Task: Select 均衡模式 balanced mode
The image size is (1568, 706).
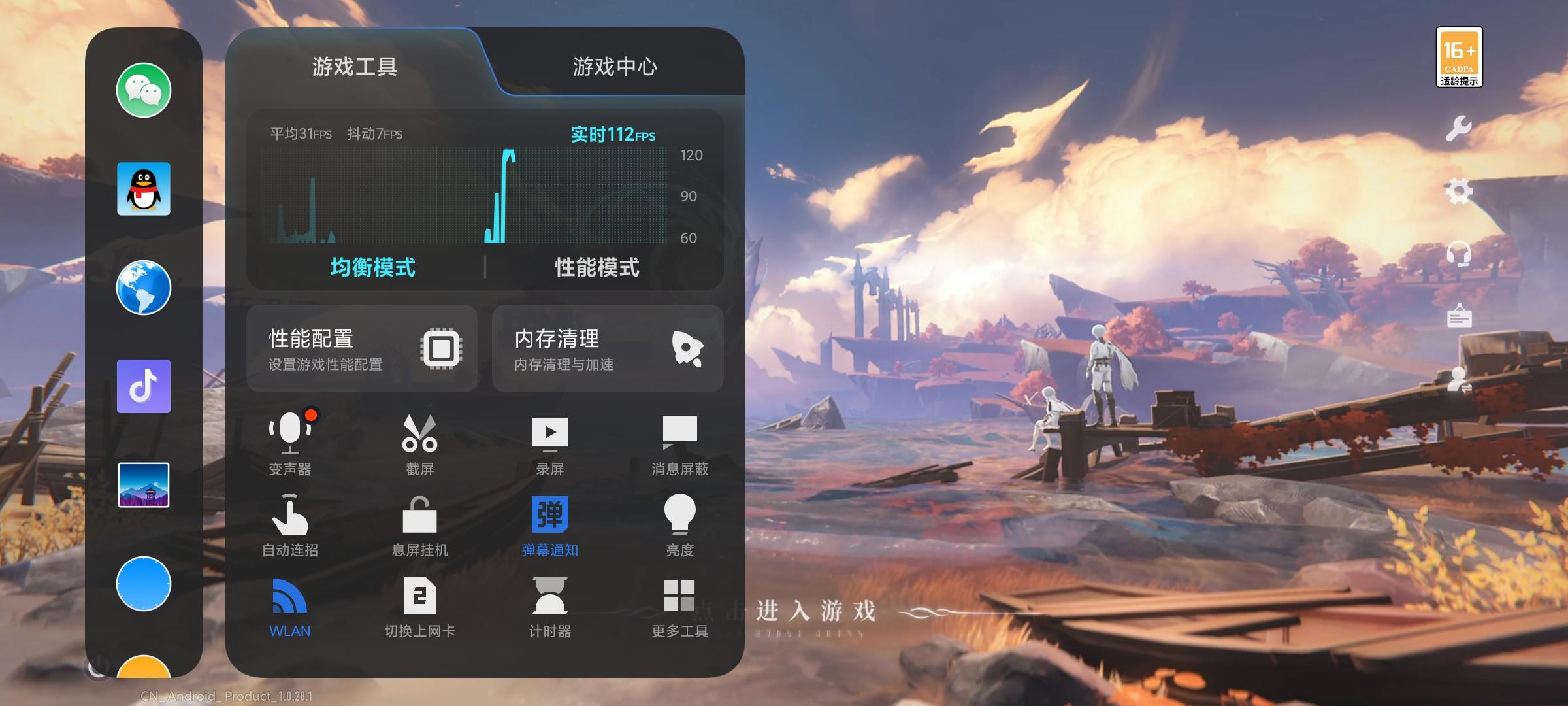Action: (372, 268)
